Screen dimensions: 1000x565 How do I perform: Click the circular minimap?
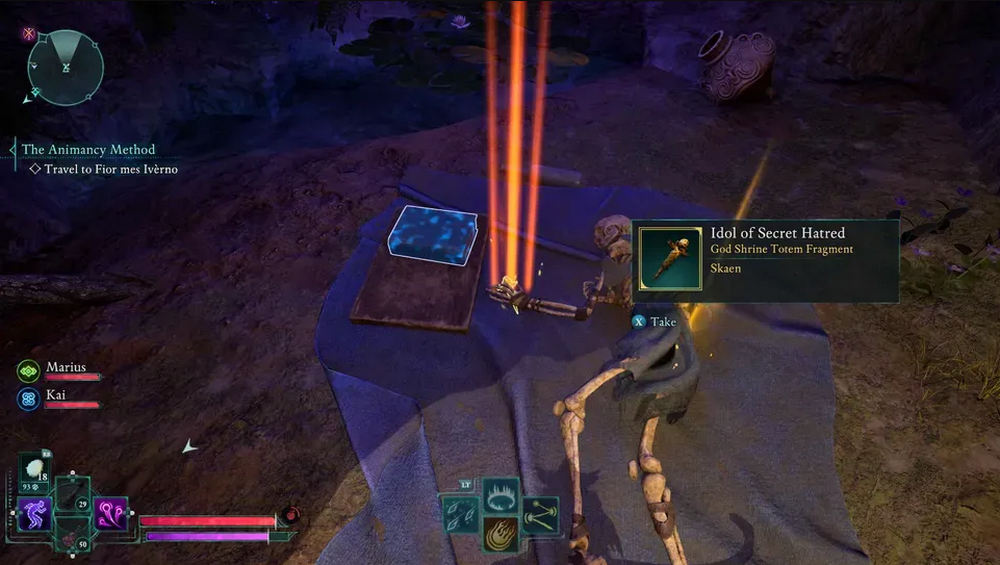66,67
